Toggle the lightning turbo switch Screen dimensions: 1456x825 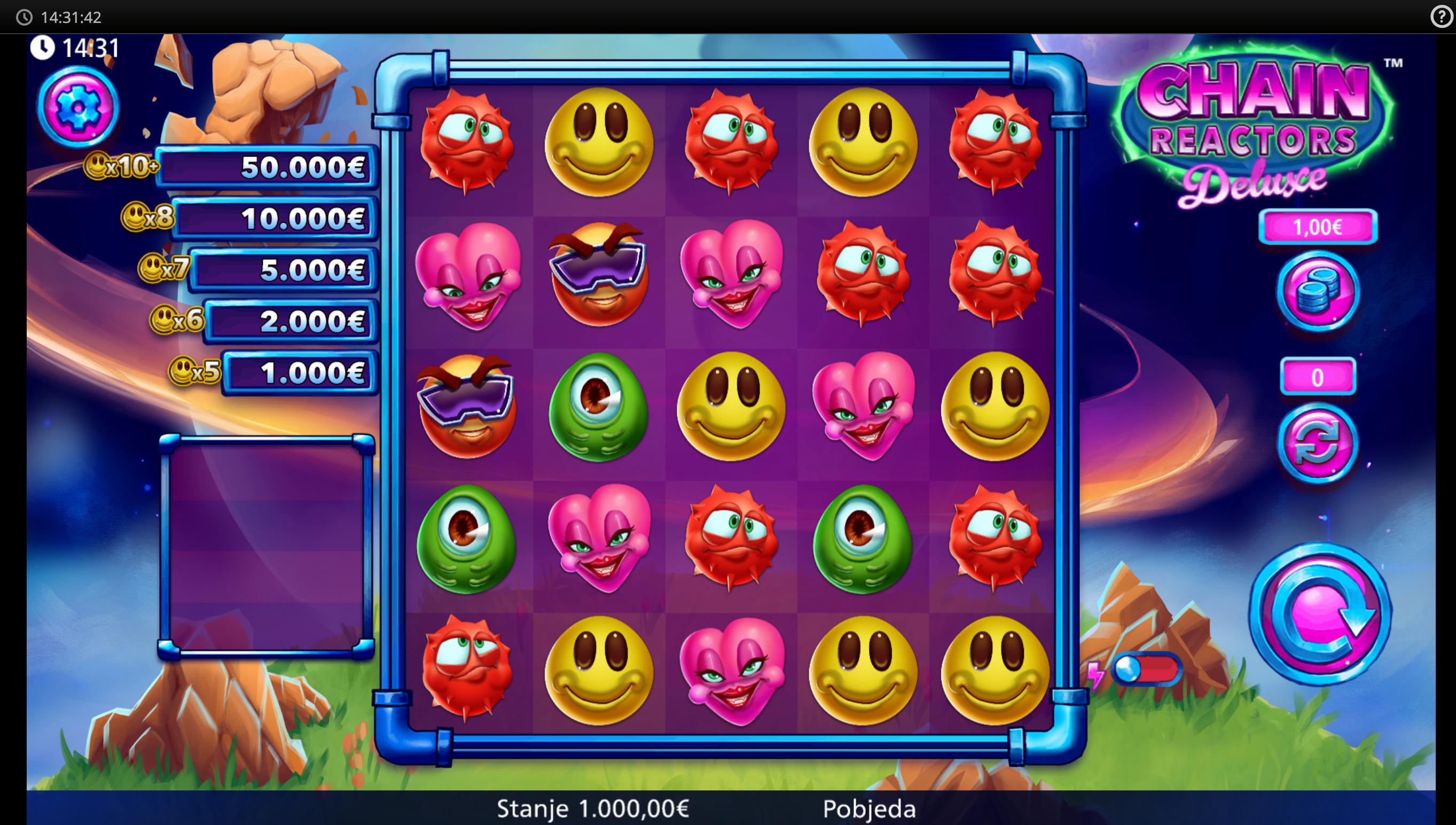point(1145,670)
